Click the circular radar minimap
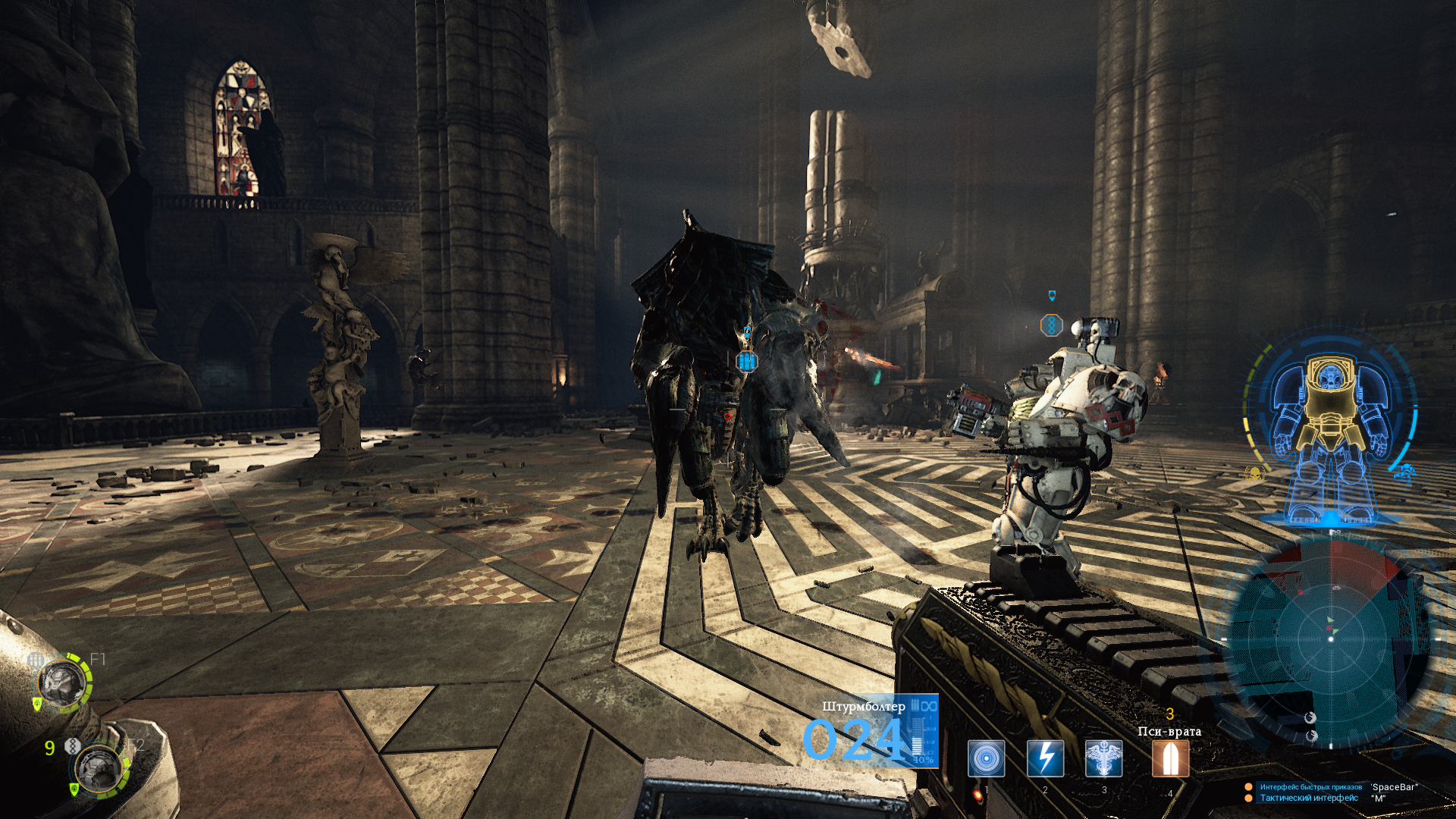 point(1330,639)
